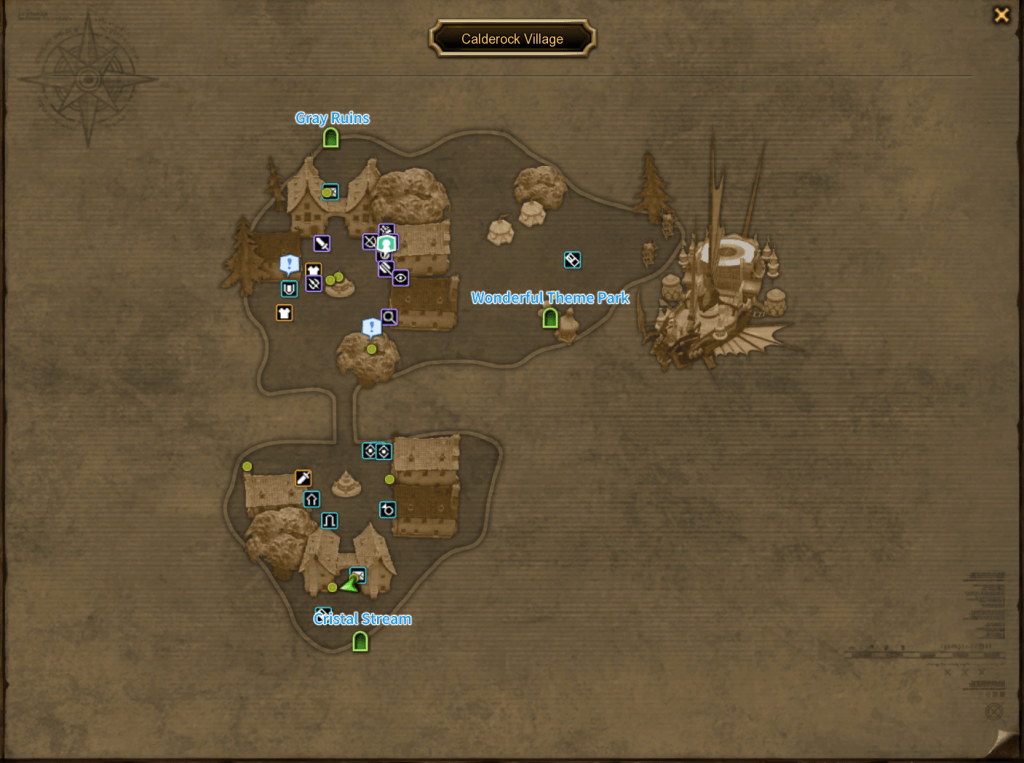Select the green player arrow marker
The height and width of the screenshot is (763, 1024).
[x=349, y=584]
